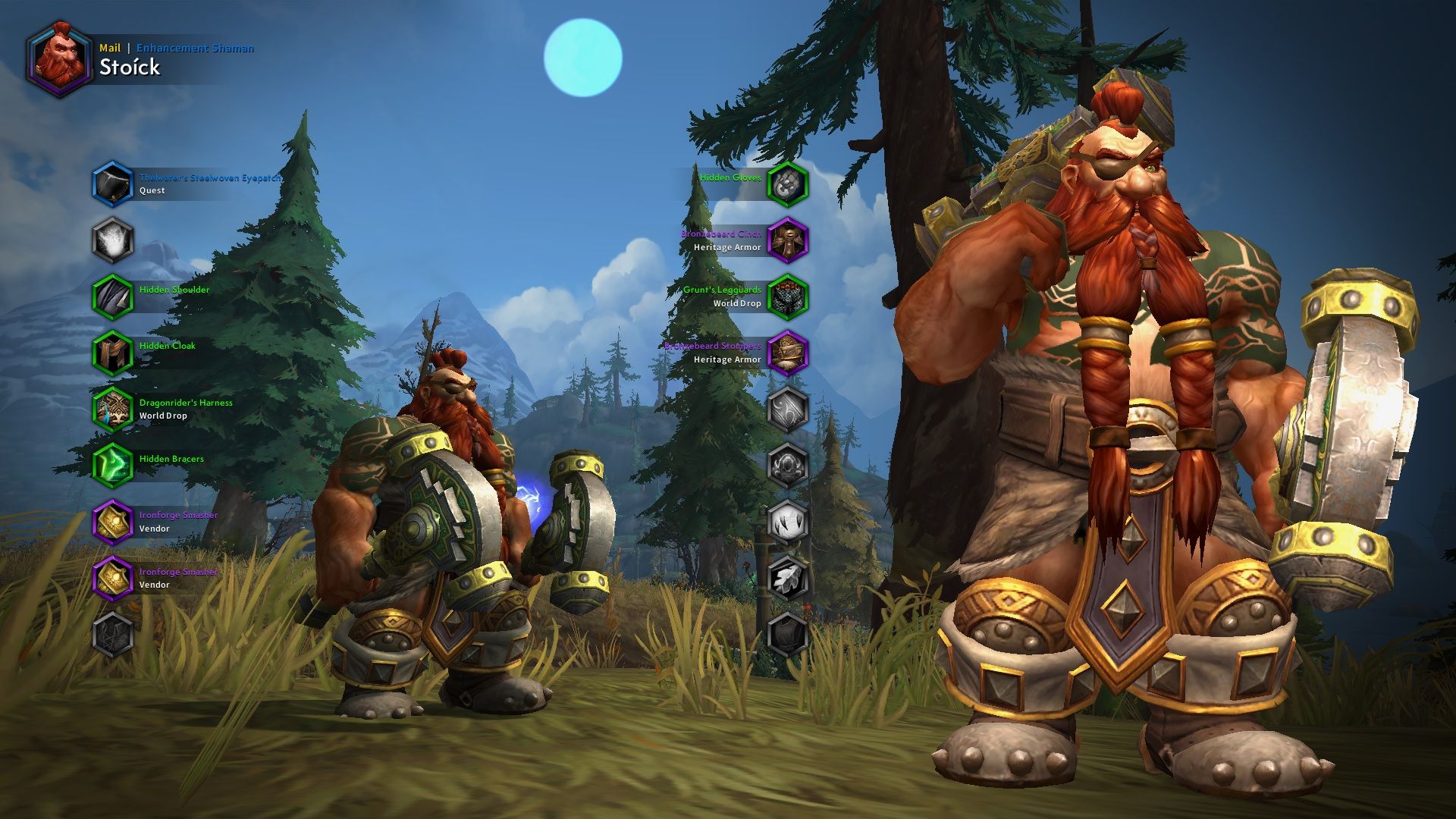Select Thelwater's Steelwoven Eyepatch head slot icon
The width and height of the screenshot is (1456, 819).
point(114,184)
